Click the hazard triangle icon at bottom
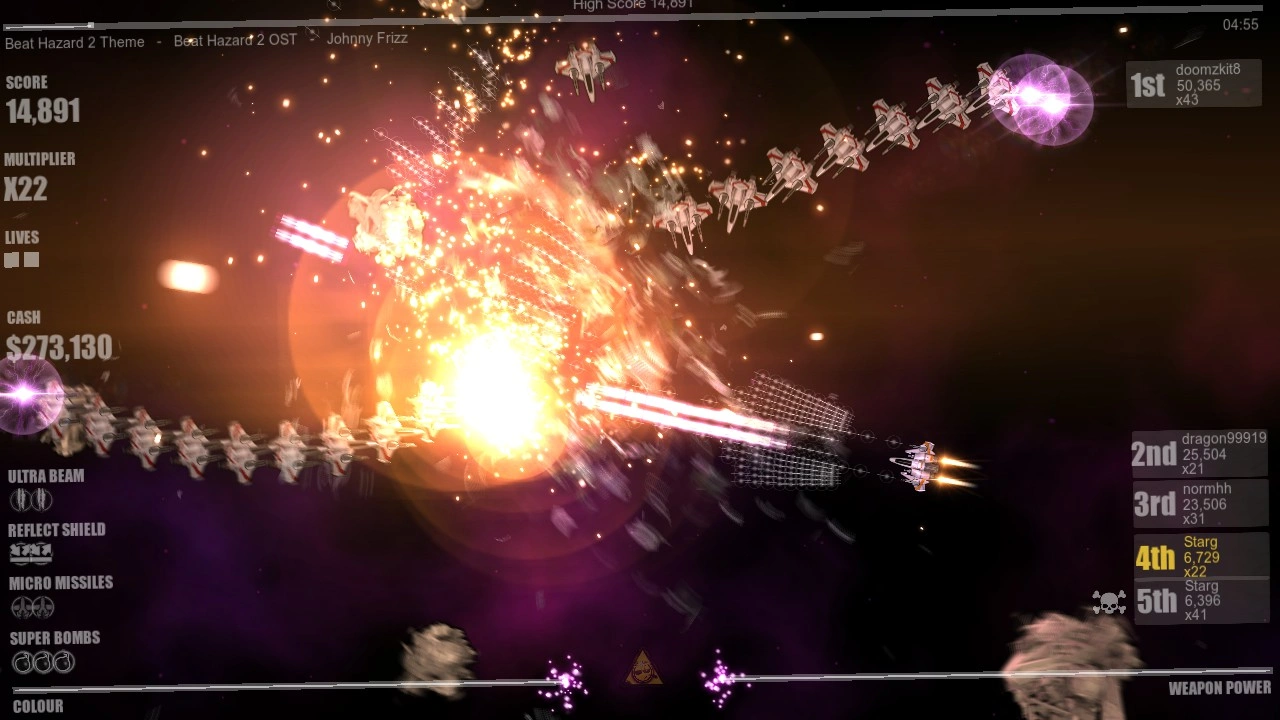Screen dimensions: 1280x720 pyautogui.click(x=643, y=668)
